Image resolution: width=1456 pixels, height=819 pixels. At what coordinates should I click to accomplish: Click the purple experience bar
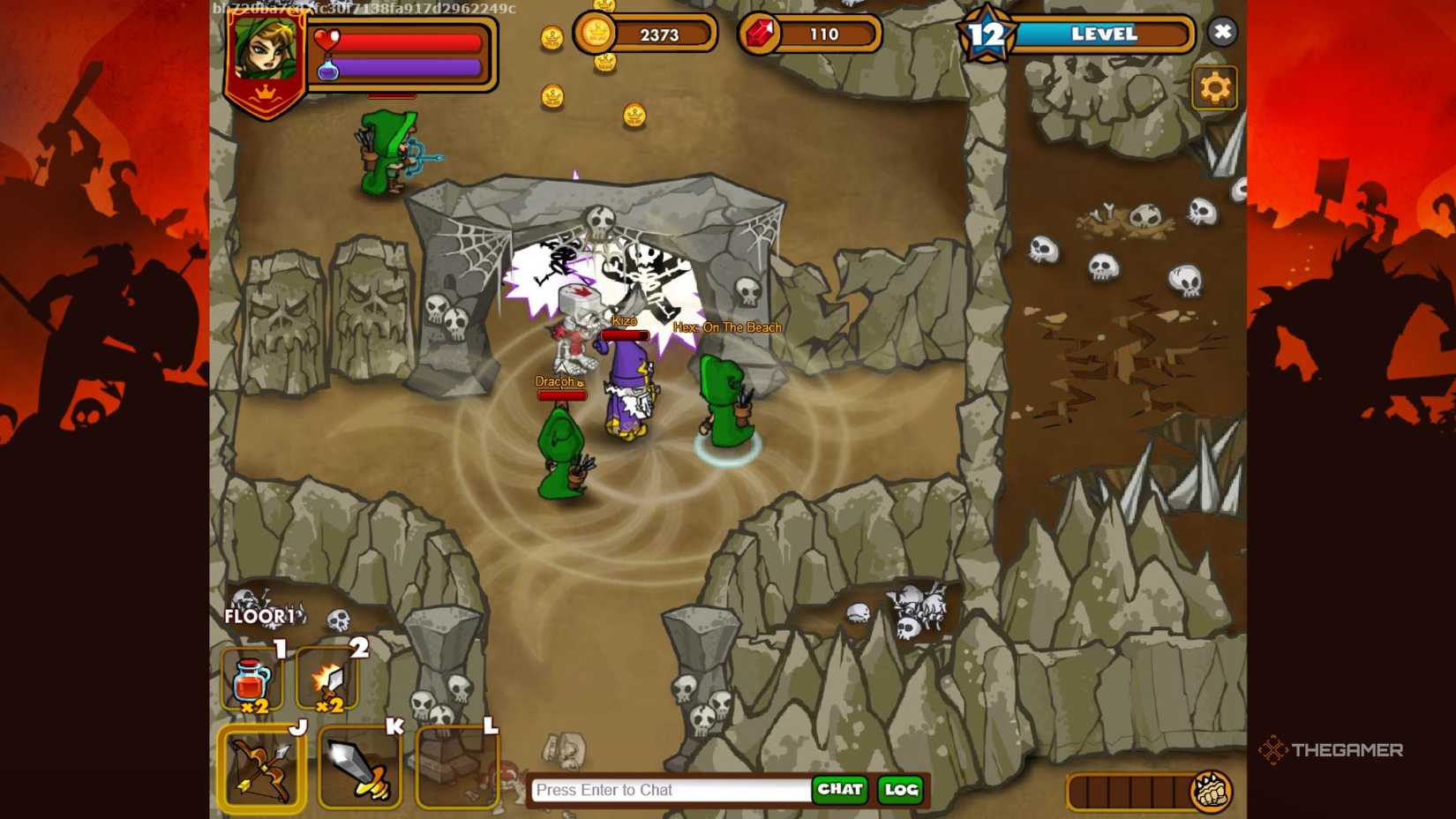(x=406, y=69)
